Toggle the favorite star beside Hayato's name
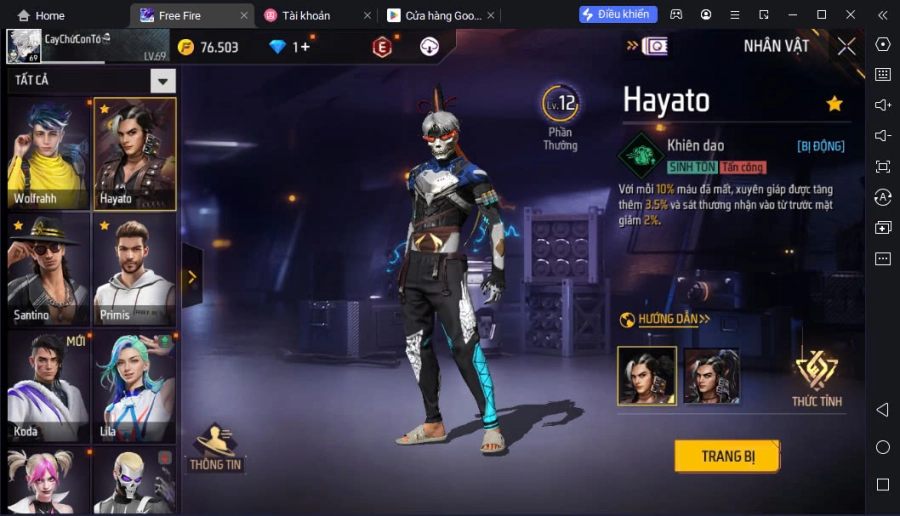The width and height of the screenshot is (900, 516). (x=834, y=104)
